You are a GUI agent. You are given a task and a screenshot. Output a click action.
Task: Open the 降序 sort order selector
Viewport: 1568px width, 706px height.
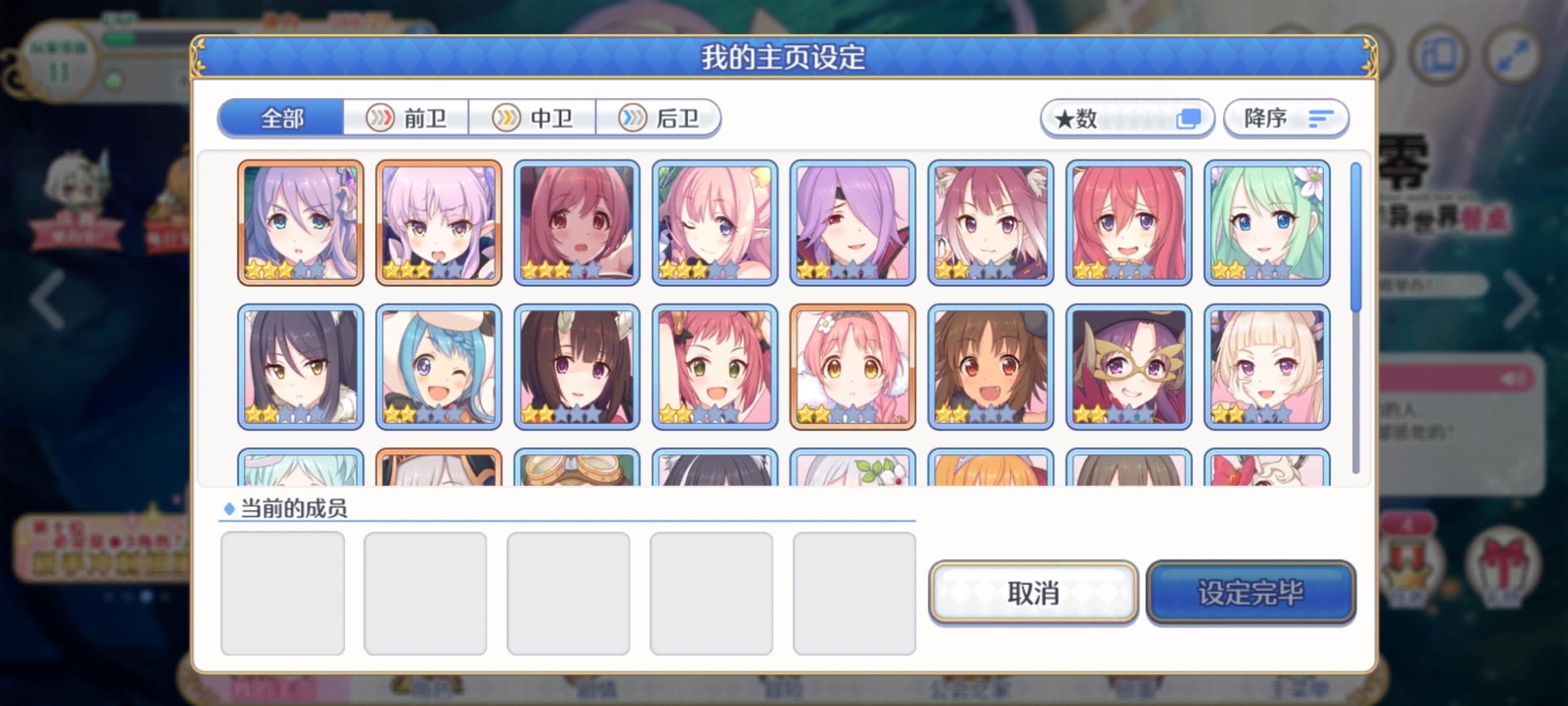(x=1285, y=118)
